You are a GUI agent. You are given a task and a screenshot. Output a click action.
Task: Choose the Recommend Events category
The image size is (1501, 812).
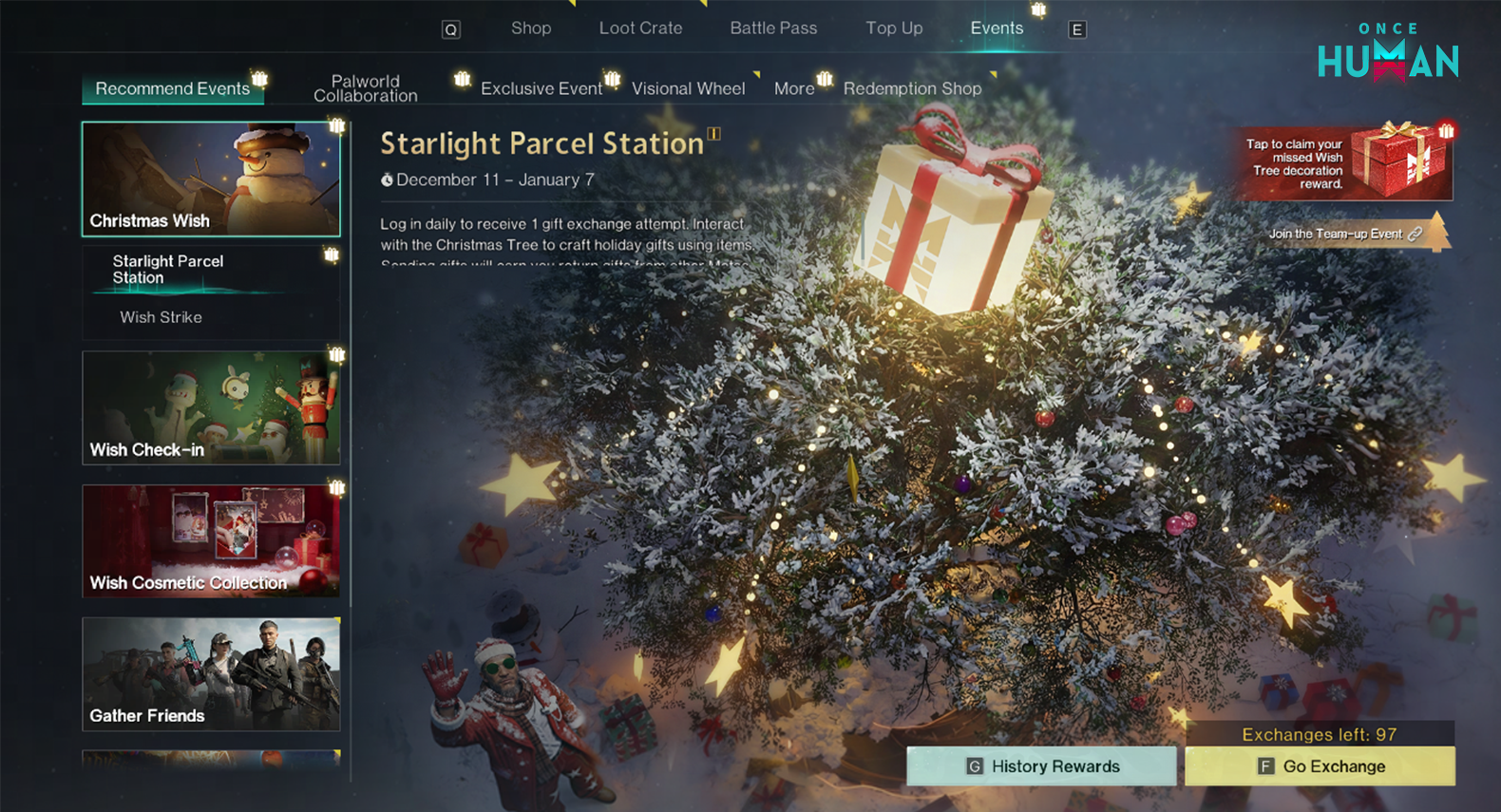[173, 88]
